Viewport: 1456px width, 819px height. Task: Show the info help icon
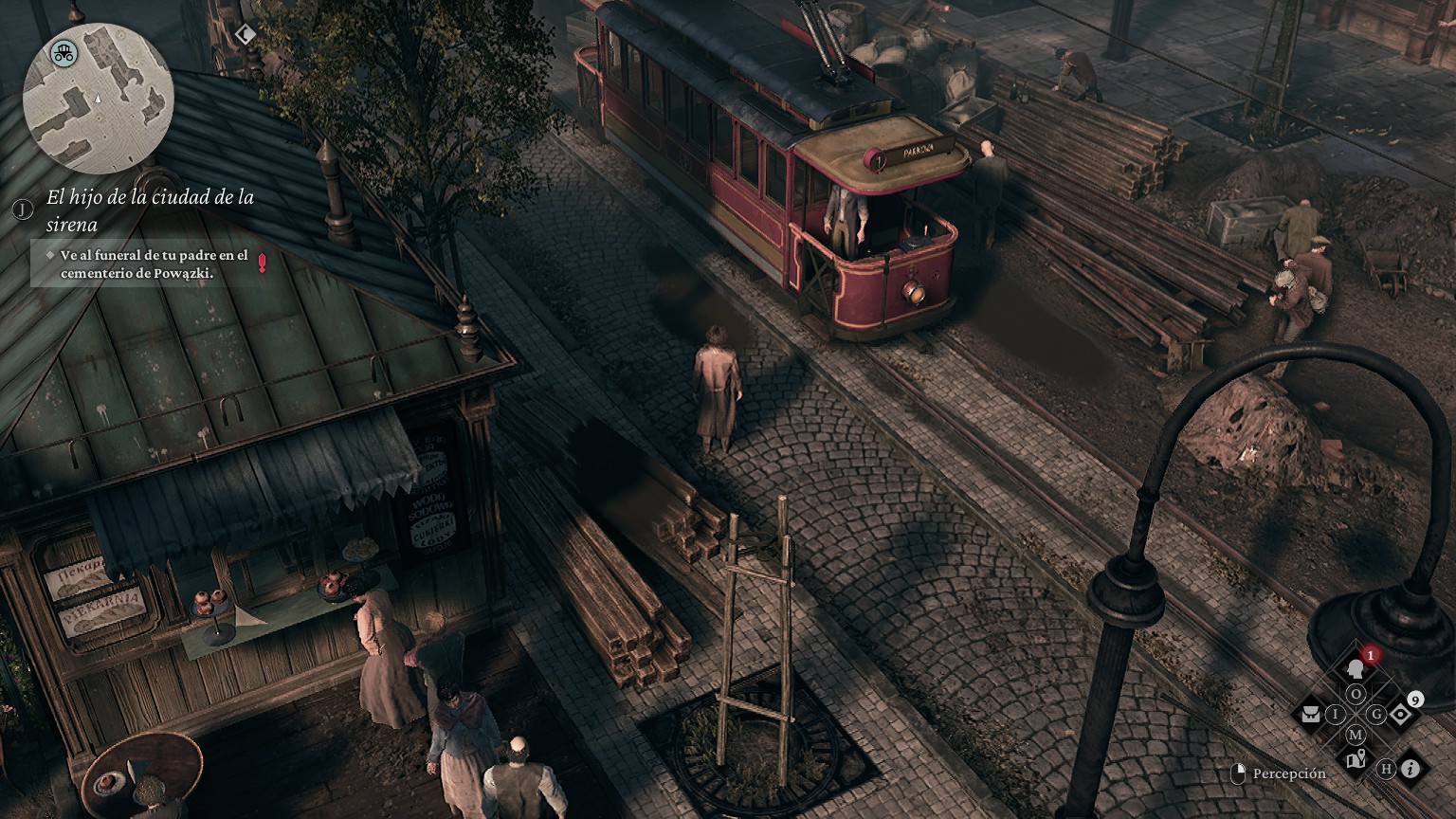[1410, 769]
